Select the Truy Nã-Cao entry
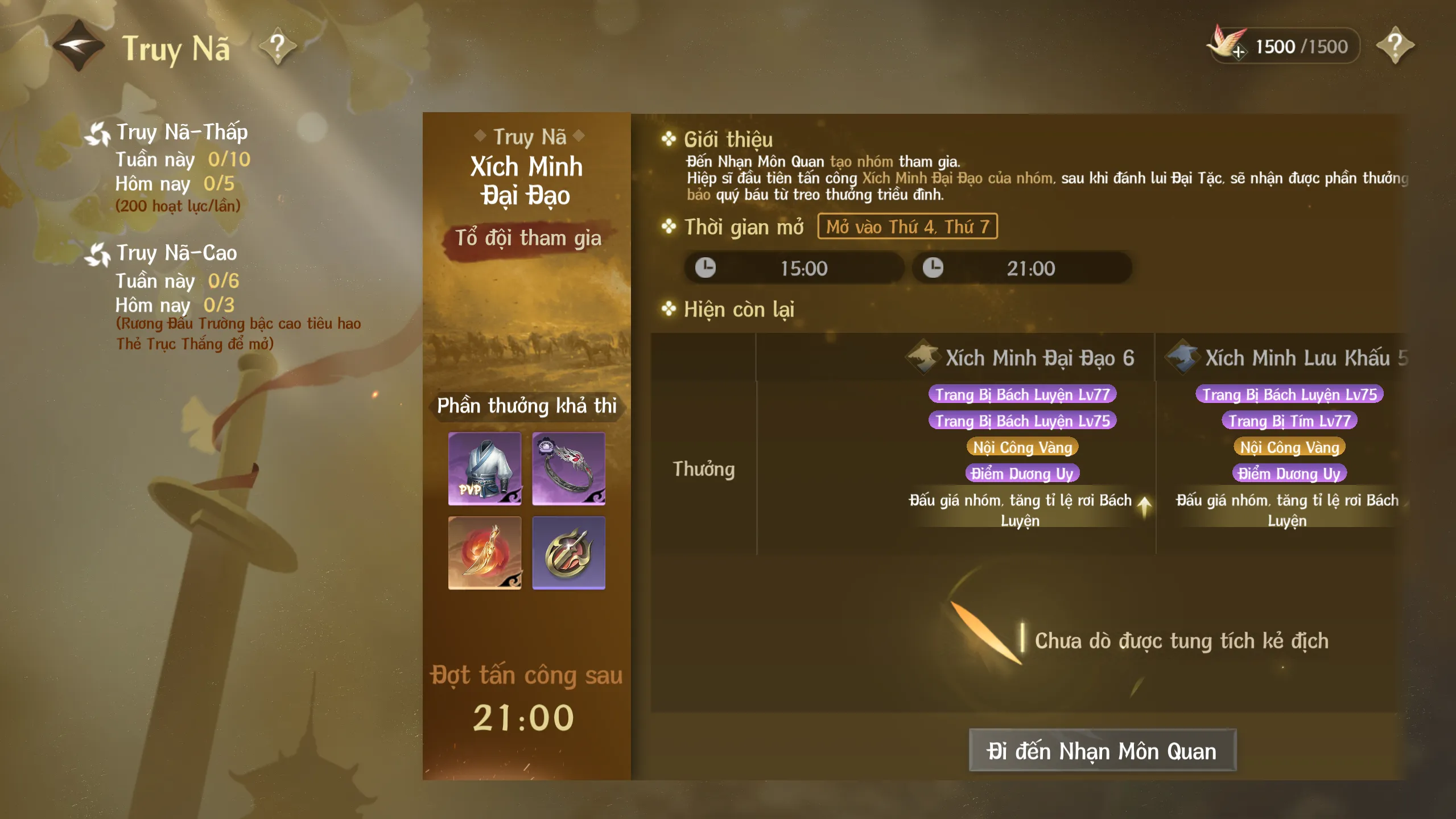This screenshot has width=1456, height=819. click(176, 253)
